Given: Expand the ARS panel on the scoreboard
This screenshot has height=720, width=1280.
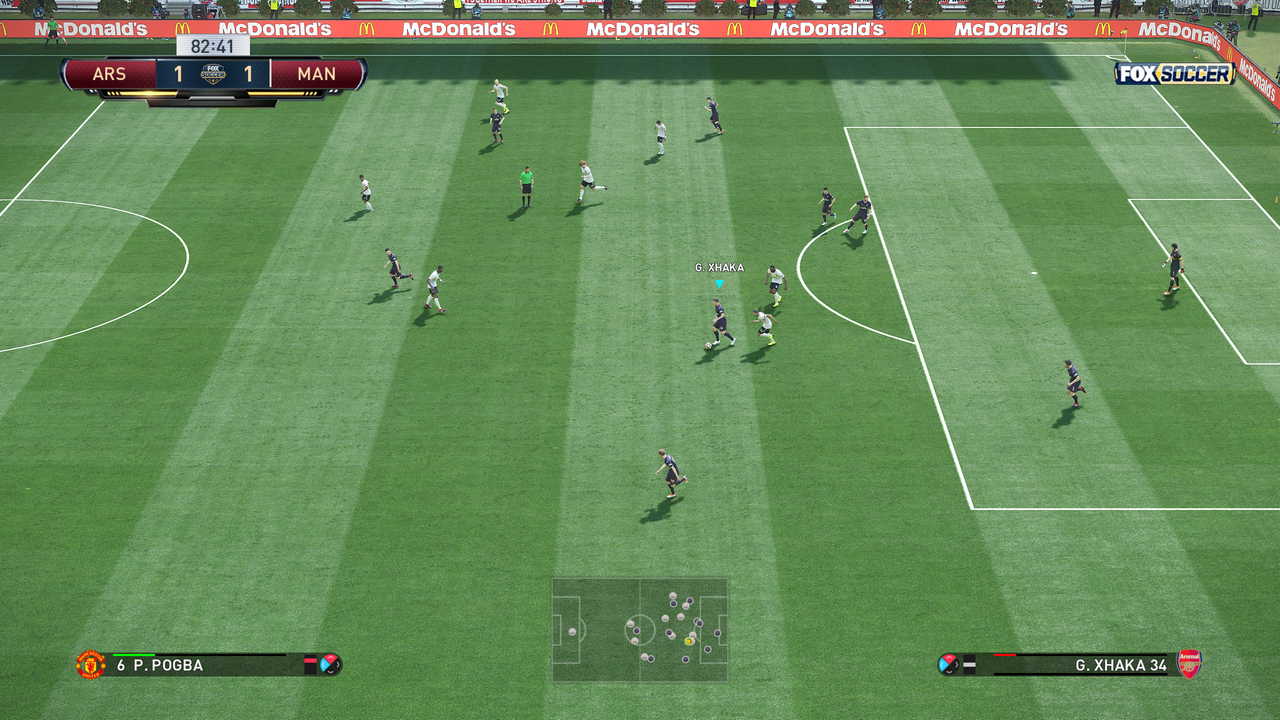Looking at the screenshot, I should point(112,73).
